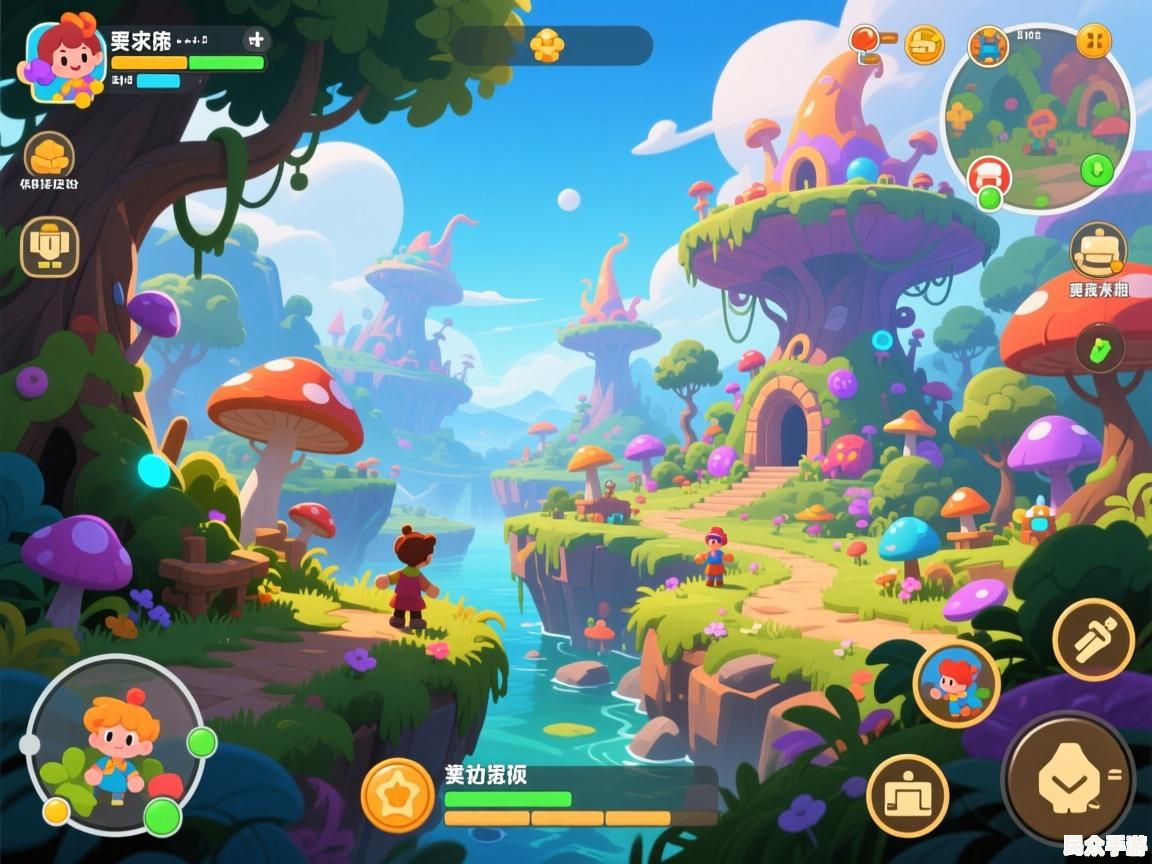Click the gold flower currency bar
1152x864 pixels.
[551, 45]
